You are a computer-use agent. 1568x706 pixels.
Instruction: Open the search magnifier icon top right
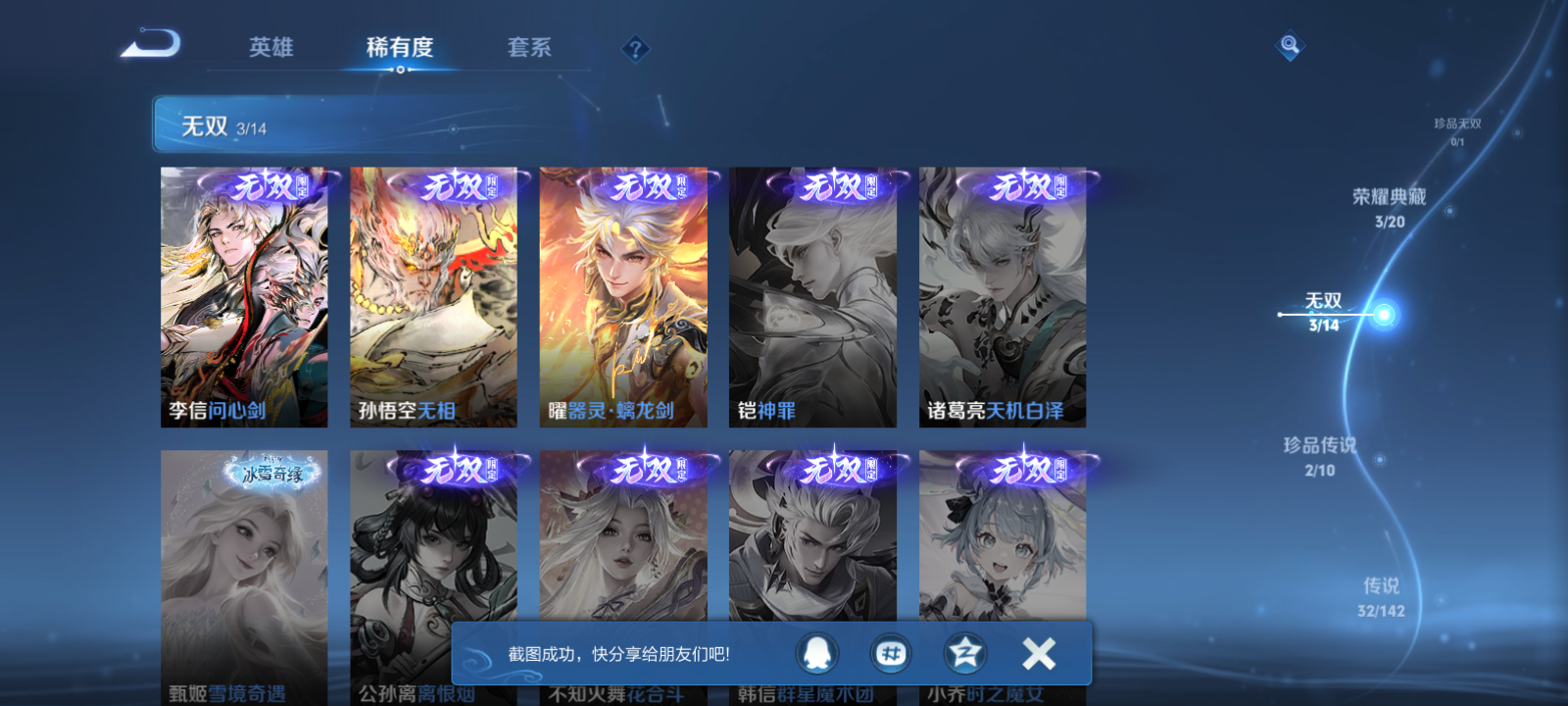point(1289,43)
